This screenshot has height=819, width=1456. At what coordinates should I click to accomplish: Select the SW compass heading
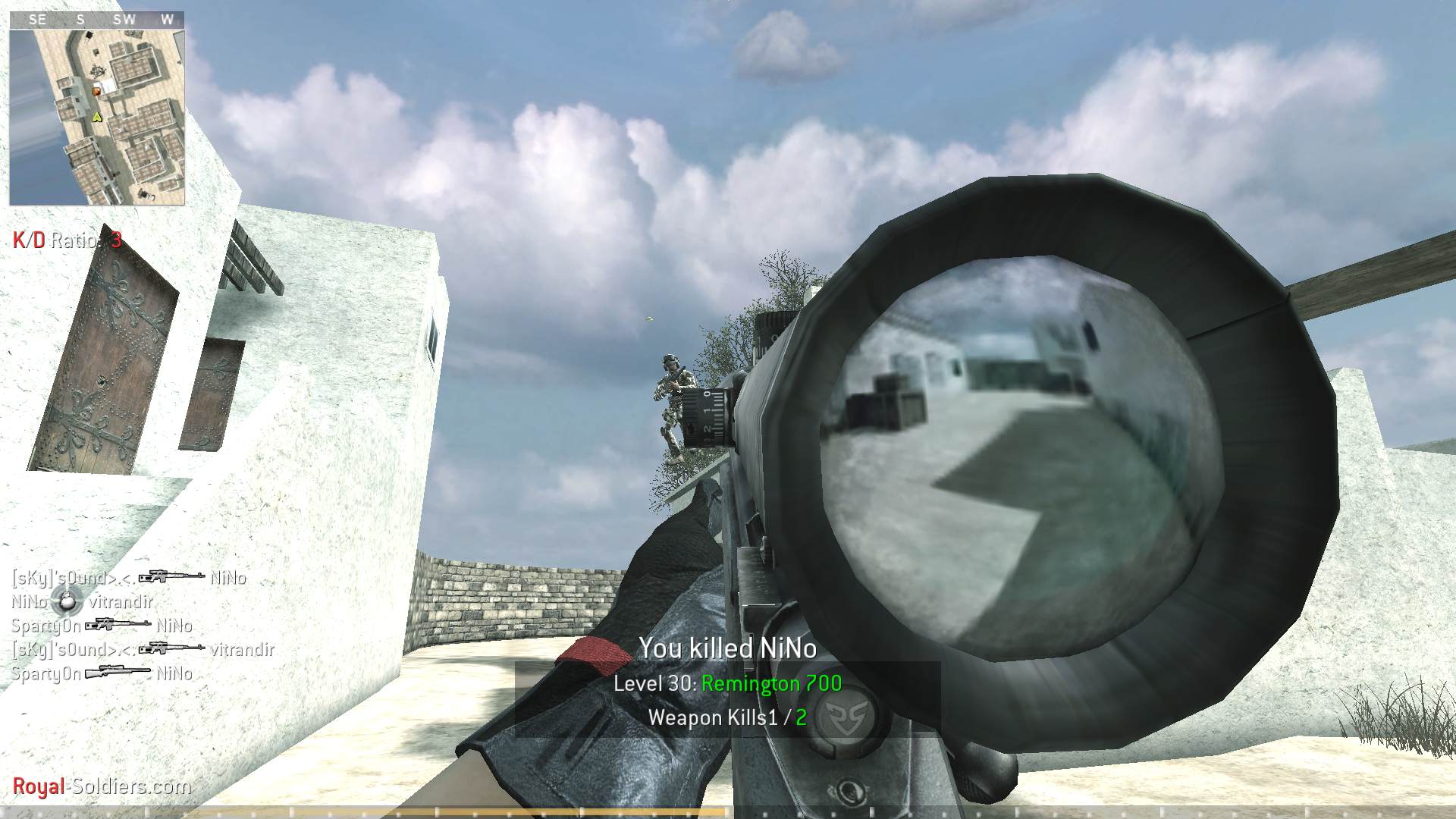point(124,19)
